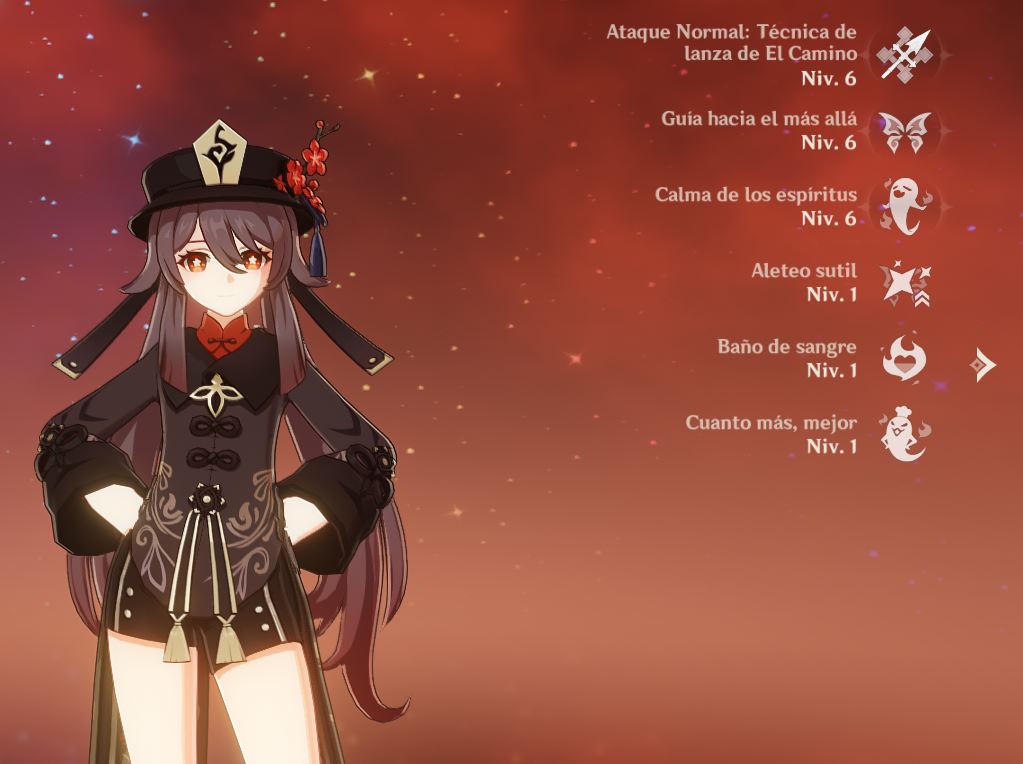The image size is (1023, 764).
Task: Choose the Calma de los espíritus ghost talent
Action: click(905, 206)
